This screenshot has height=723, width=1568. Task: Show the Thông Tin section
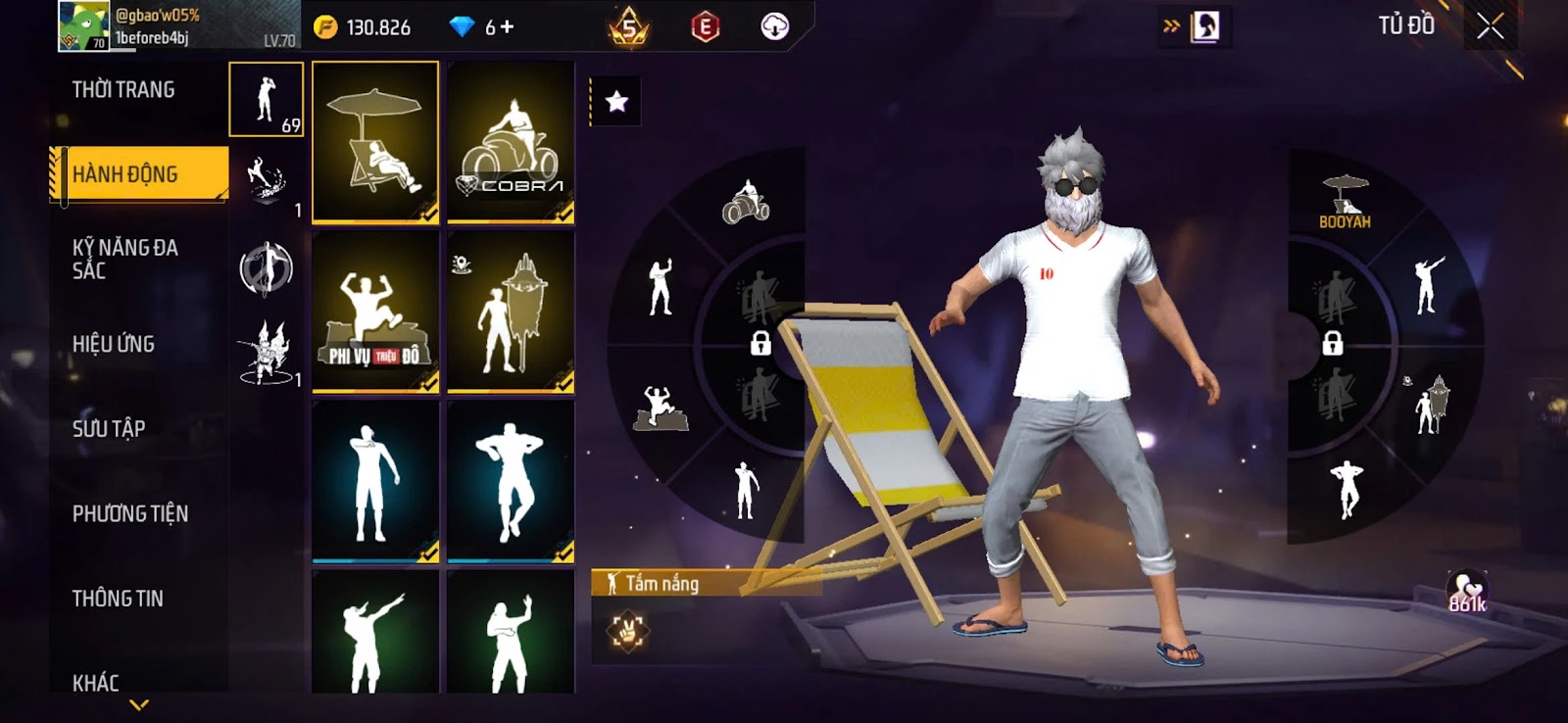coord(118,599)
